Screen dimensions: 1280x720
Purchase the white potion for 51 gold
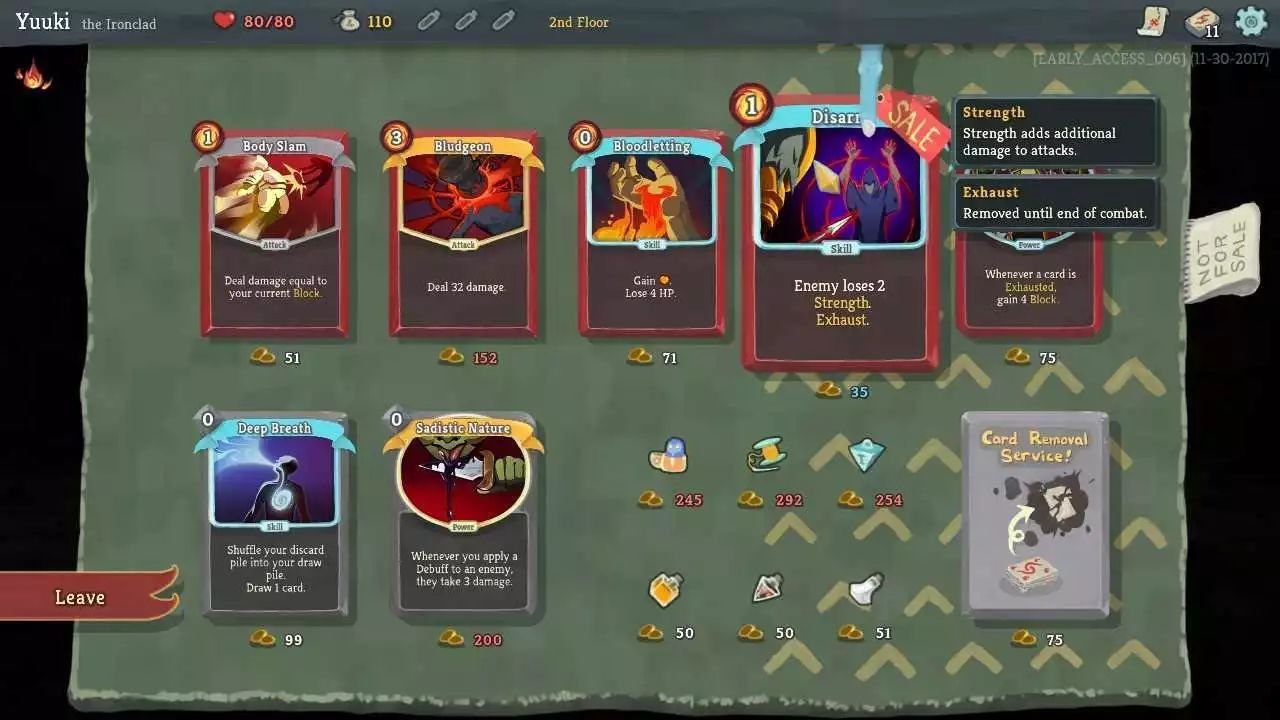pos(866,589)
